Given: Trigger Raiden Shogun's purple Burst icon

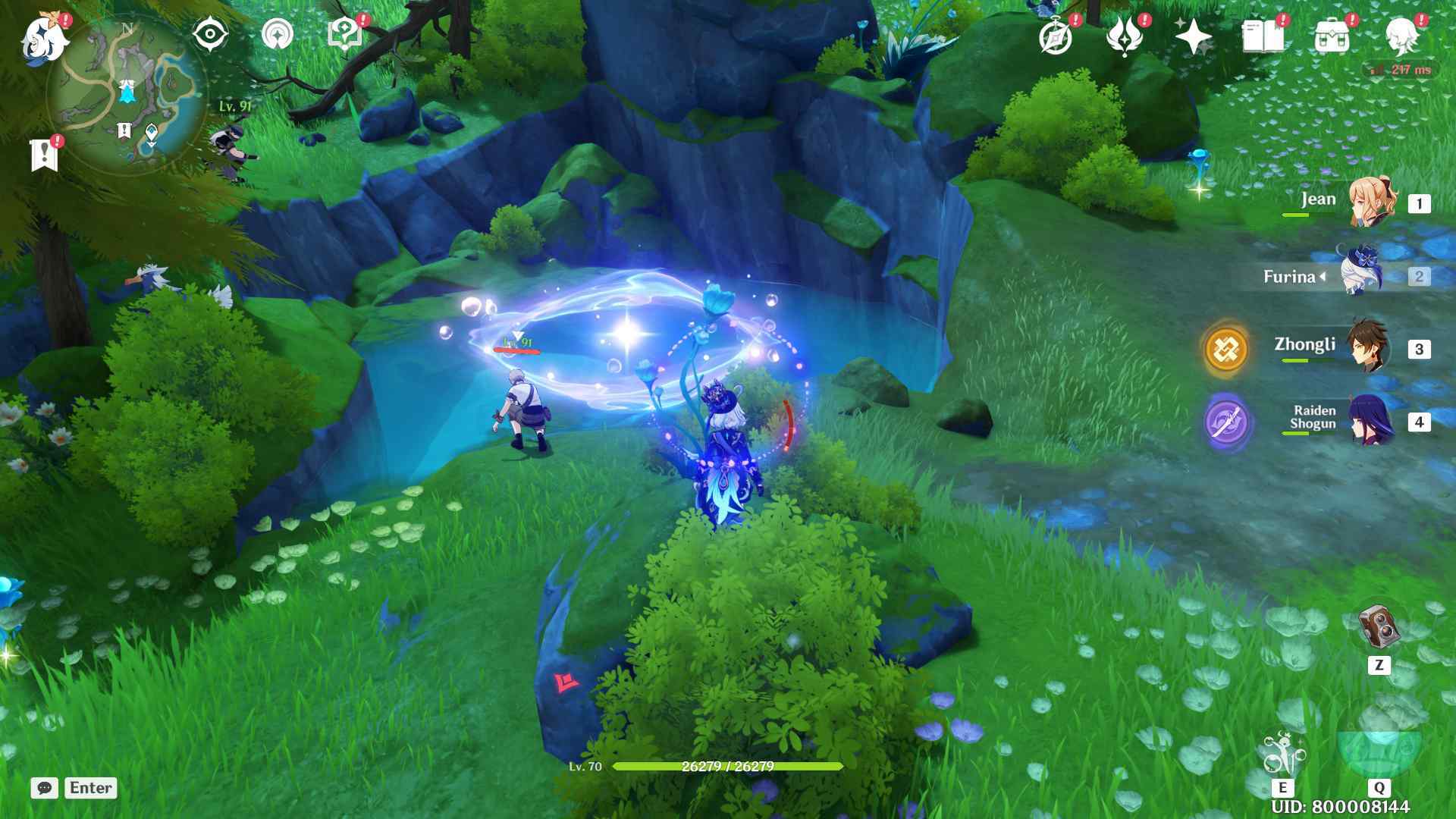Looking at the screenshot, I should [1226, 422].
